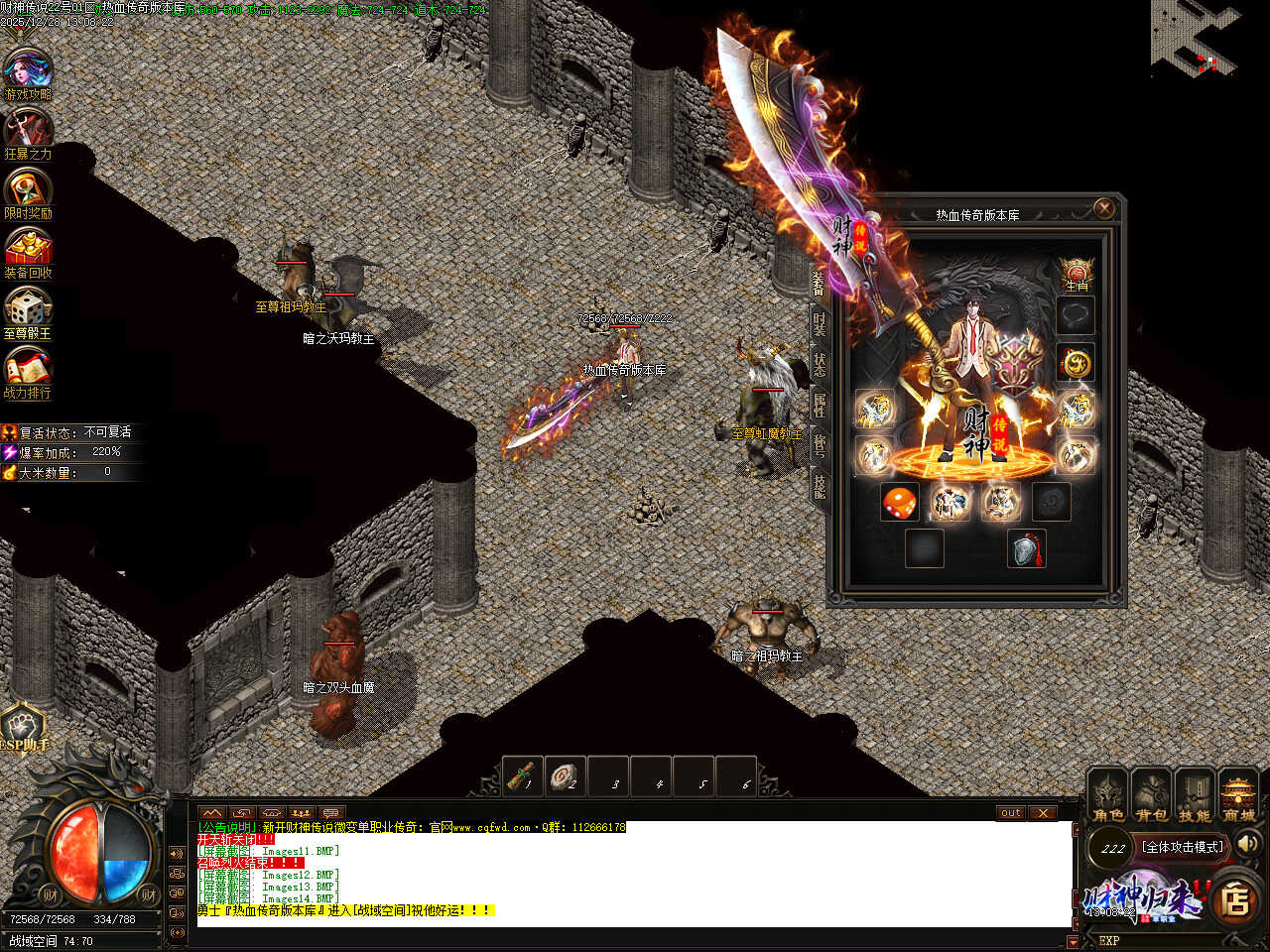Select the orange dice equipment slot
1270x952 pixels.
(899, 502)
